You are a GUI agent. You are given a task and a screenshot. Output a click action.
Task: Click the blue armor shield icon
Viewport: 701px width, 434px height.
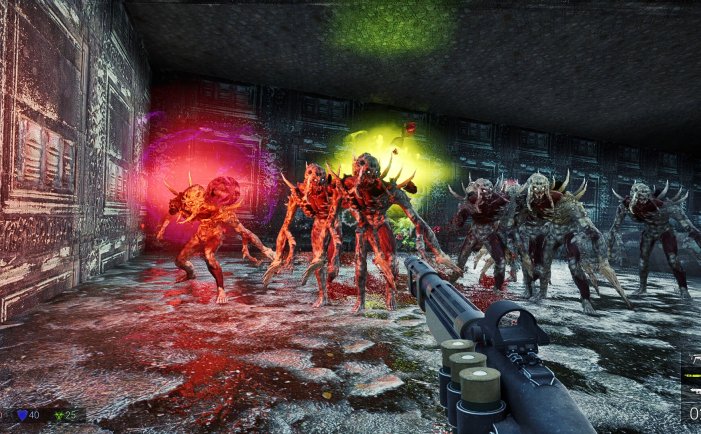[22, 415]
